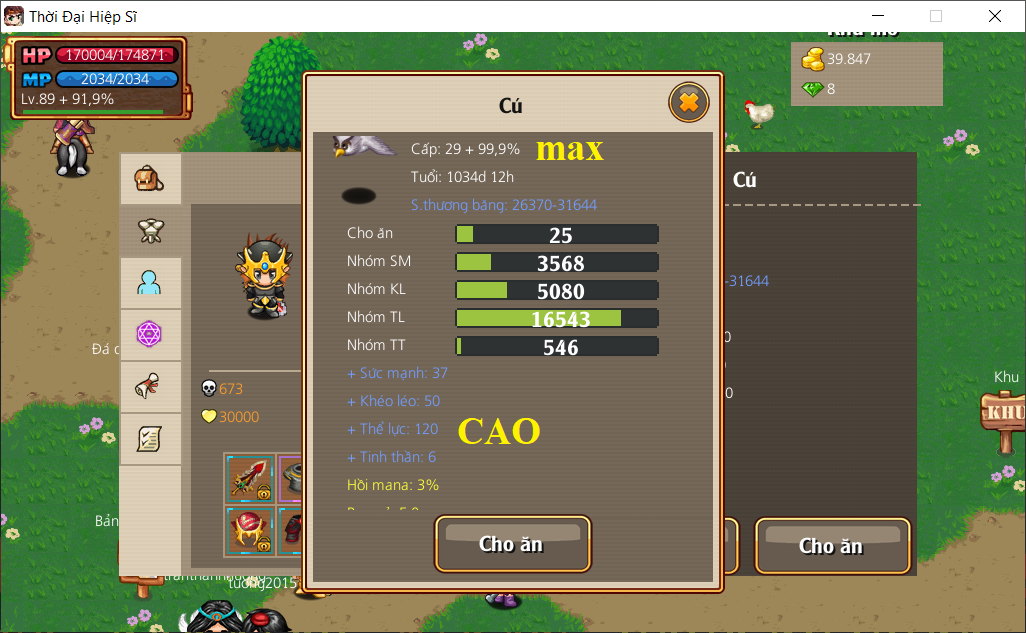
Task: Open the checklist scroll tab
Action: point(150,438)
